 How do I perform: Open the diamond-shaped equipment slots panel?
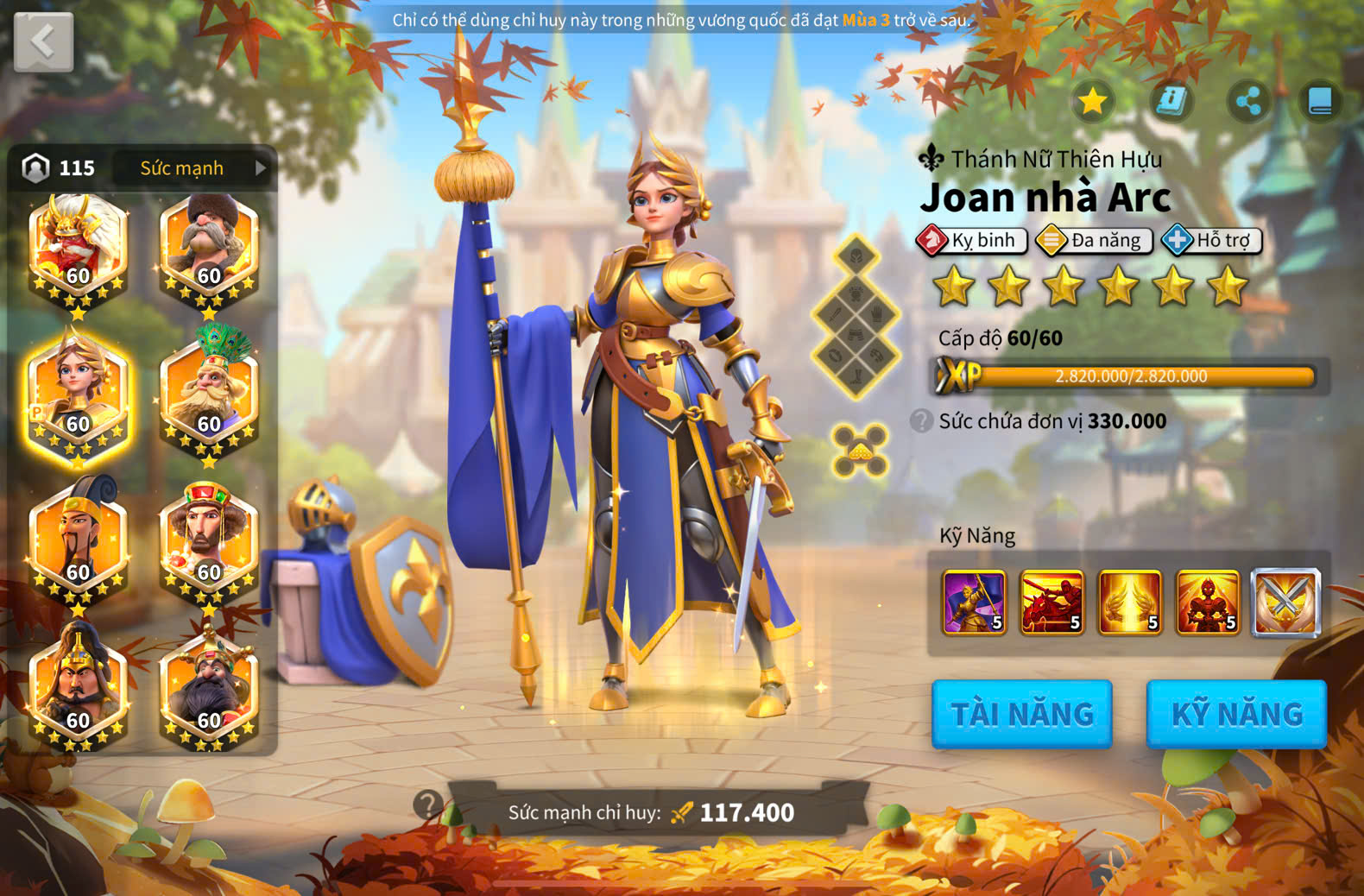(856, 317)
